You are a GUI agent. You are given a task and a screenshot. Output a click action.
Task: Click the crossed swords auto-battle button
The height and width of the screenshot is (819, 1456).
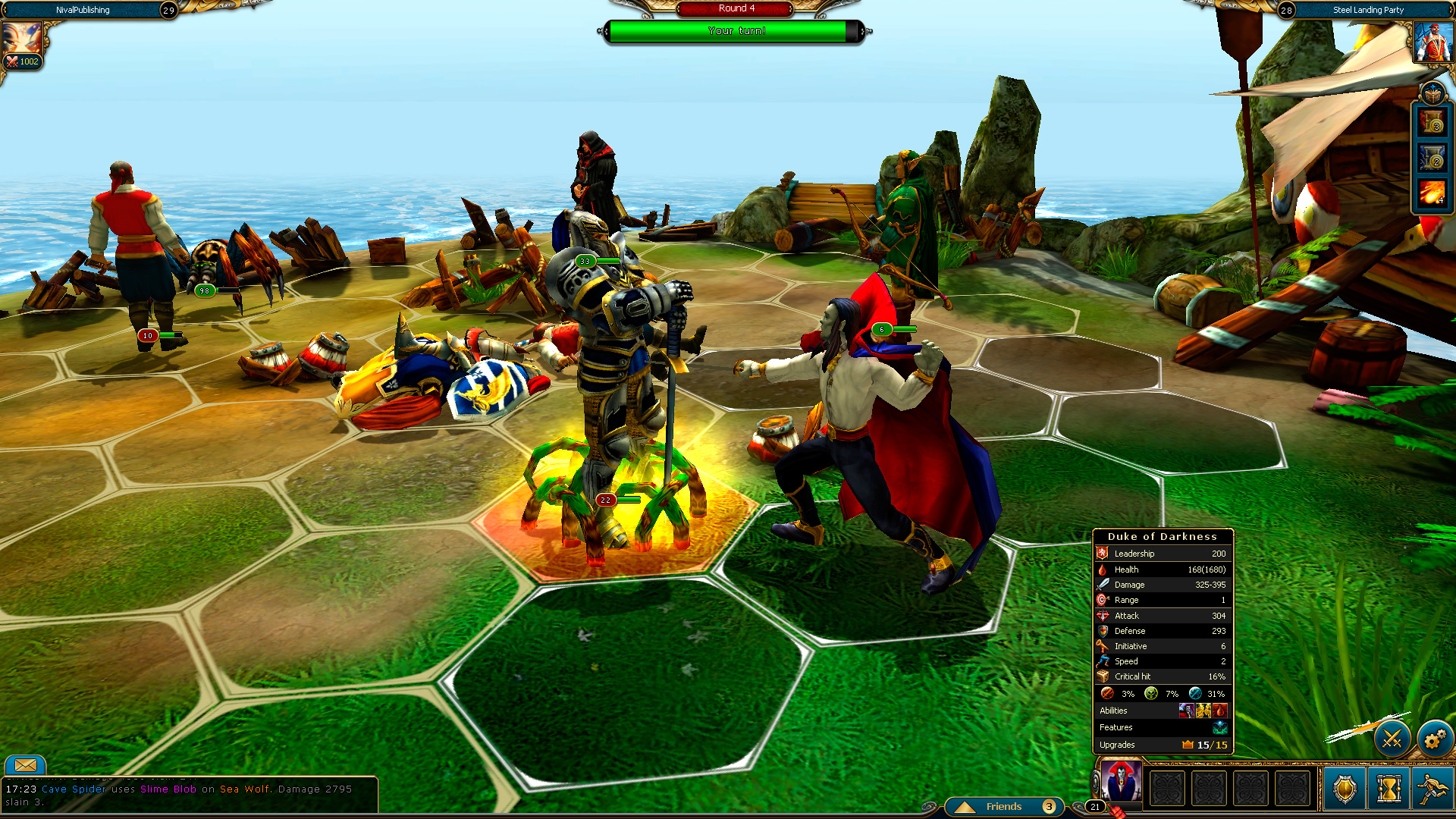pyautogui.click(x=1392, y=739)
